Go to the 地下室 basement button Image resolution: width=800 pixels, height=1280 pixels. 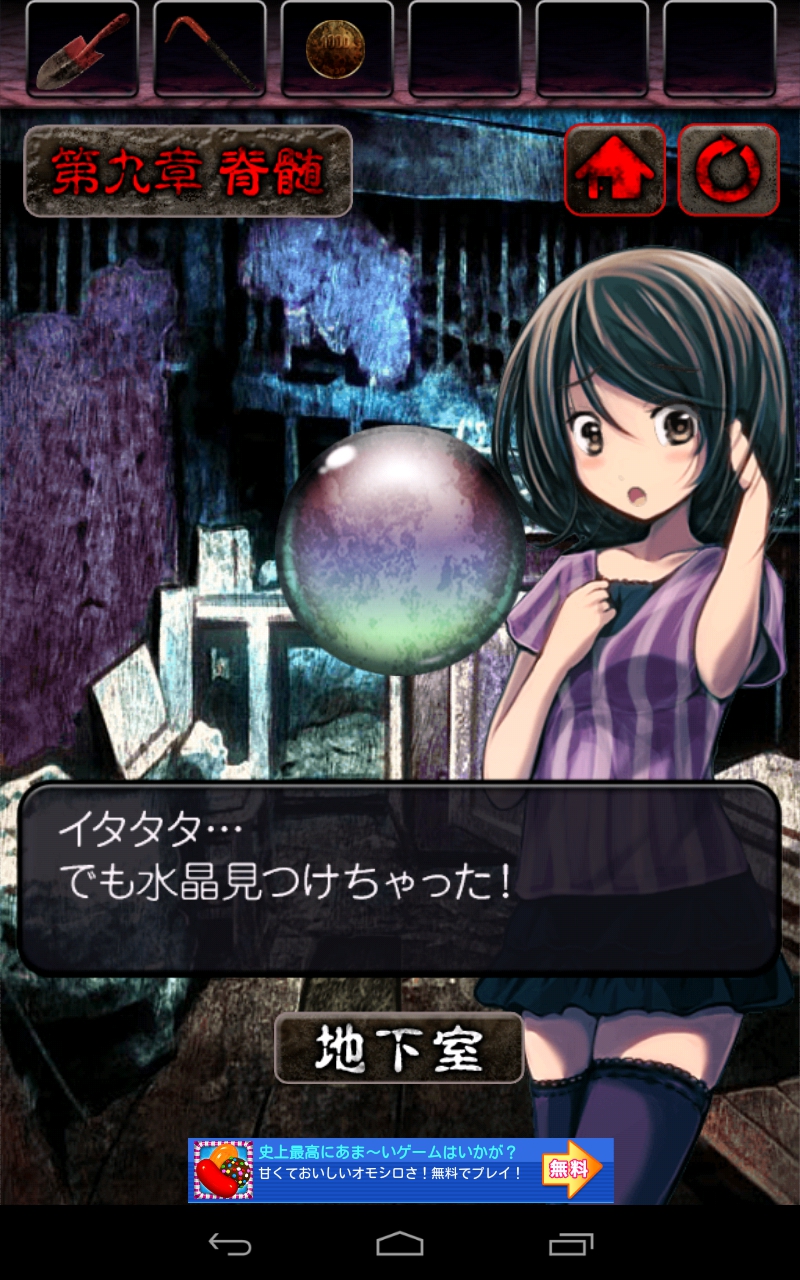pyautogui.click(x=399, y=1048)
